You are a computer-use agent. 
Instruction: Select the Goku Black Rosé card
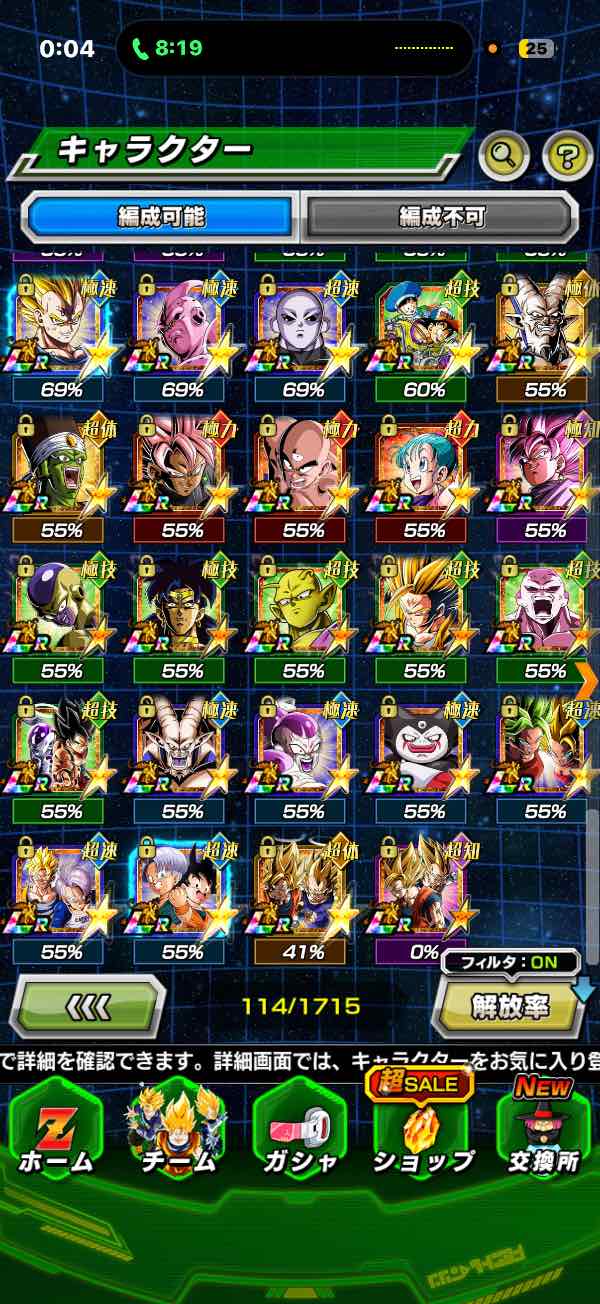(182, 470)
